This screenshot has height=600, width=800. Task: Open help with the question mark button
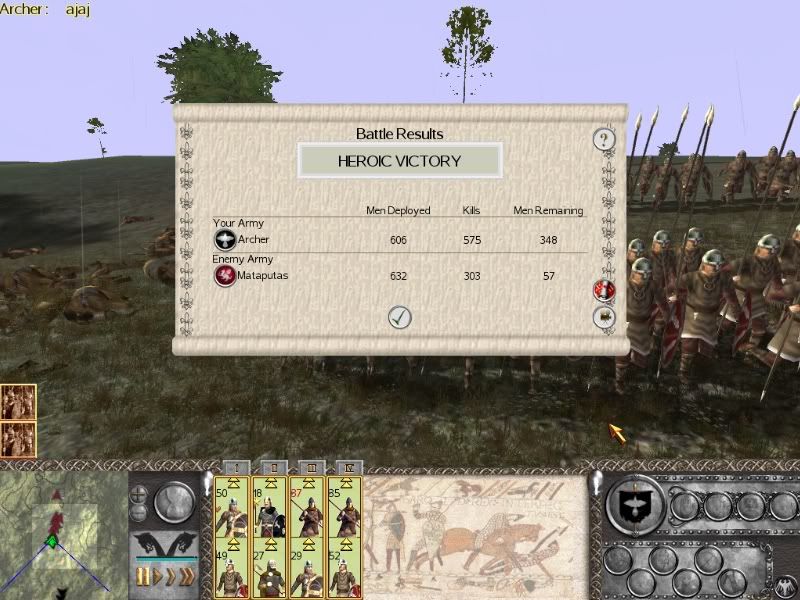click(603, 139)
